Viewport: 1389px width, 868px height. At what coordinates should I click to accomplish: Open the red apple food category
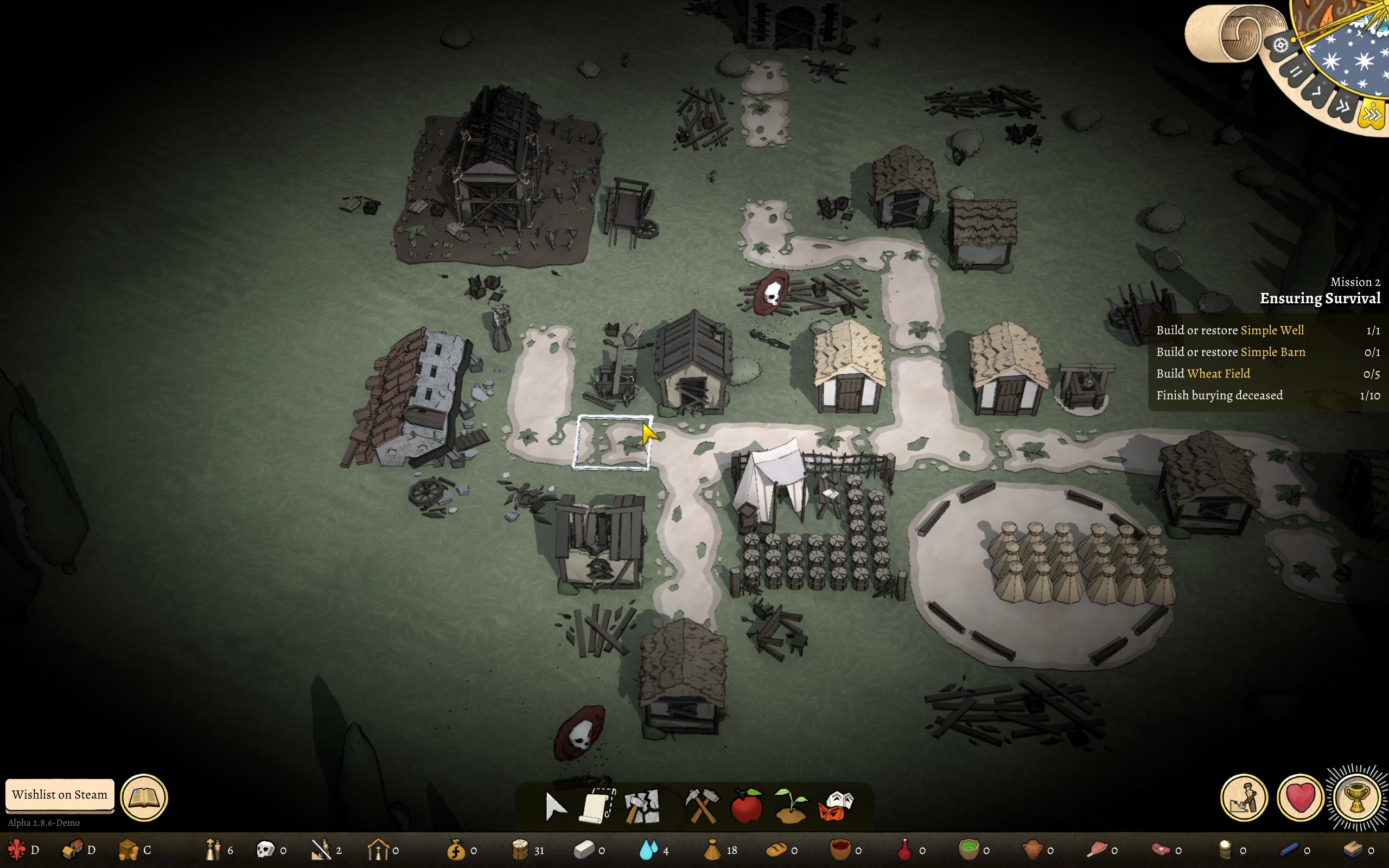[747, 806]
